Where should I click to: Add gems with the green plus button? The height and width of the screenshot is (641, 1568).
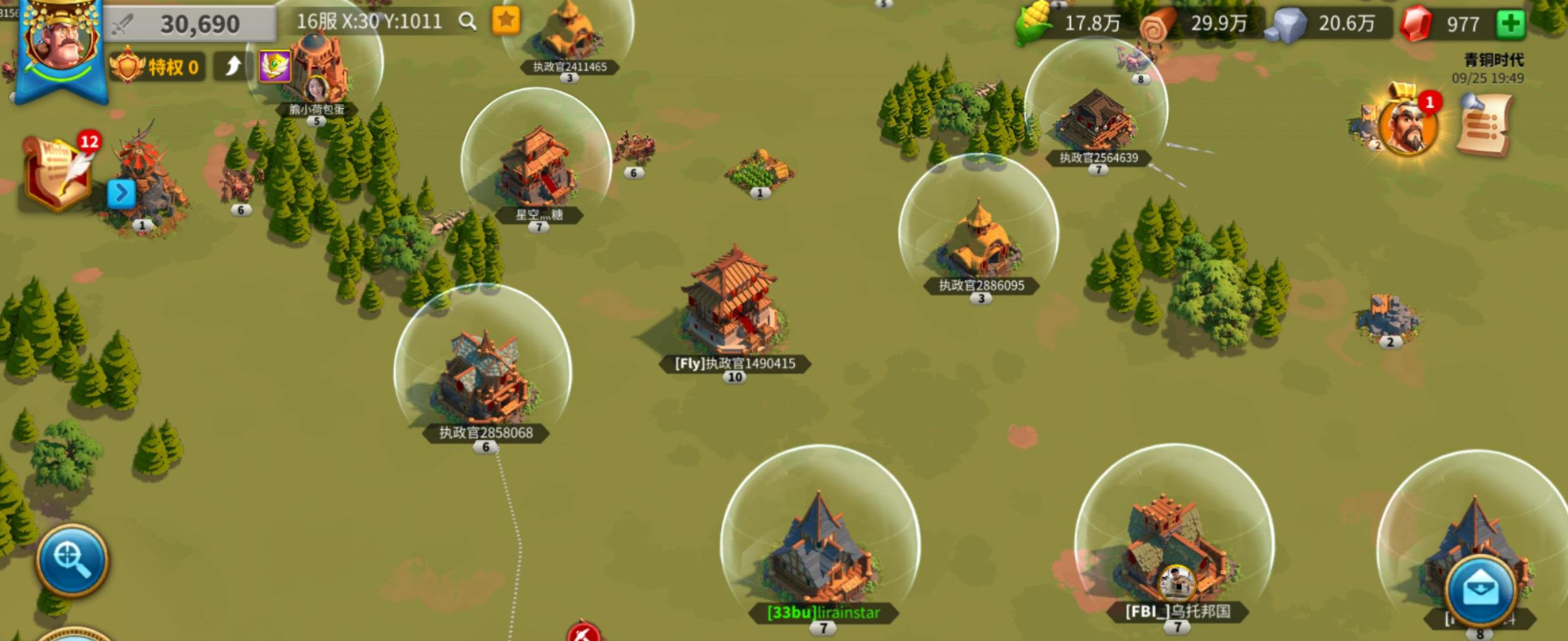pos(1510,24)
